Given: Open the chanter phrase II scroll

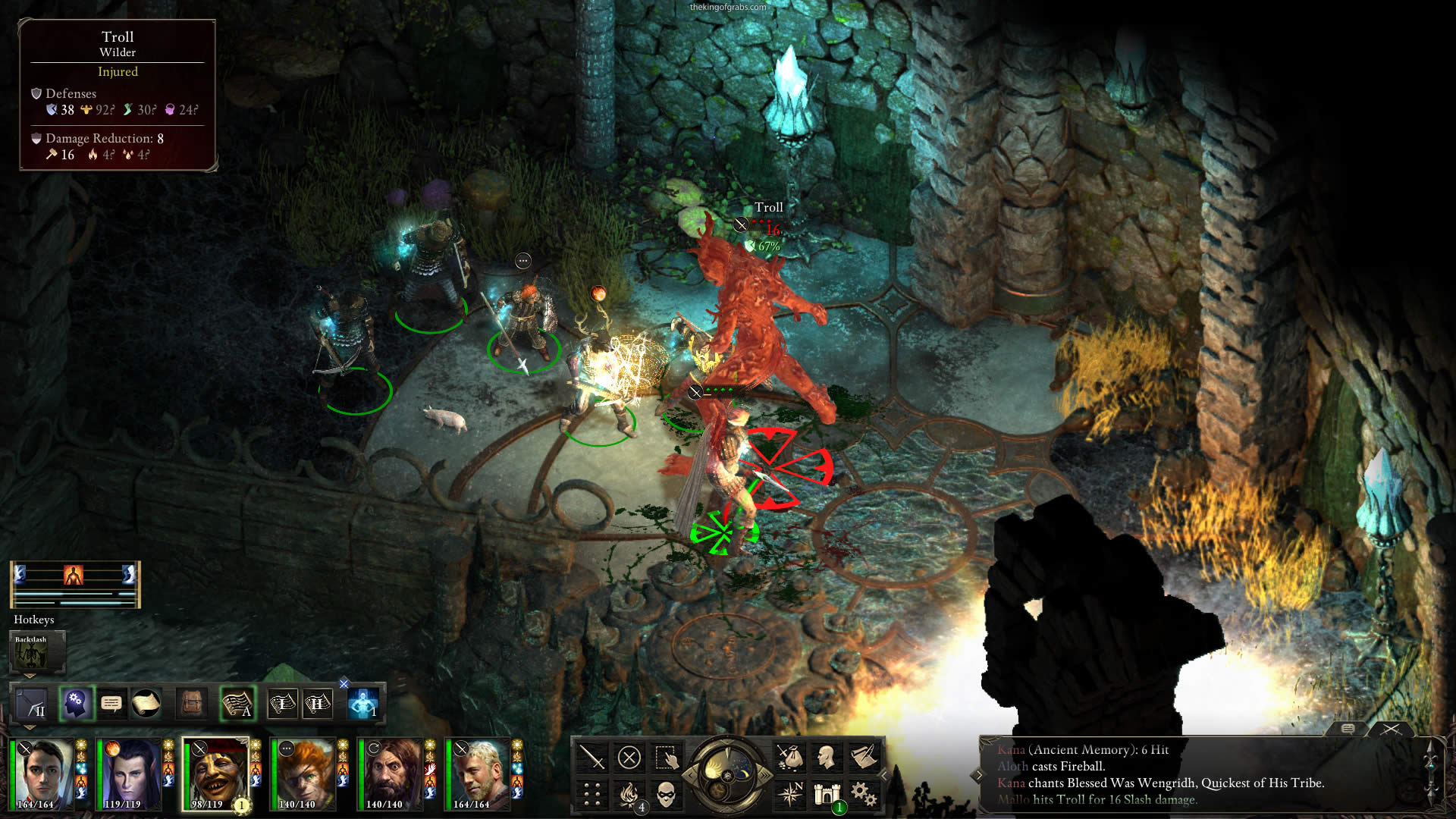Looking at the screenshot, I should point(317,704).
